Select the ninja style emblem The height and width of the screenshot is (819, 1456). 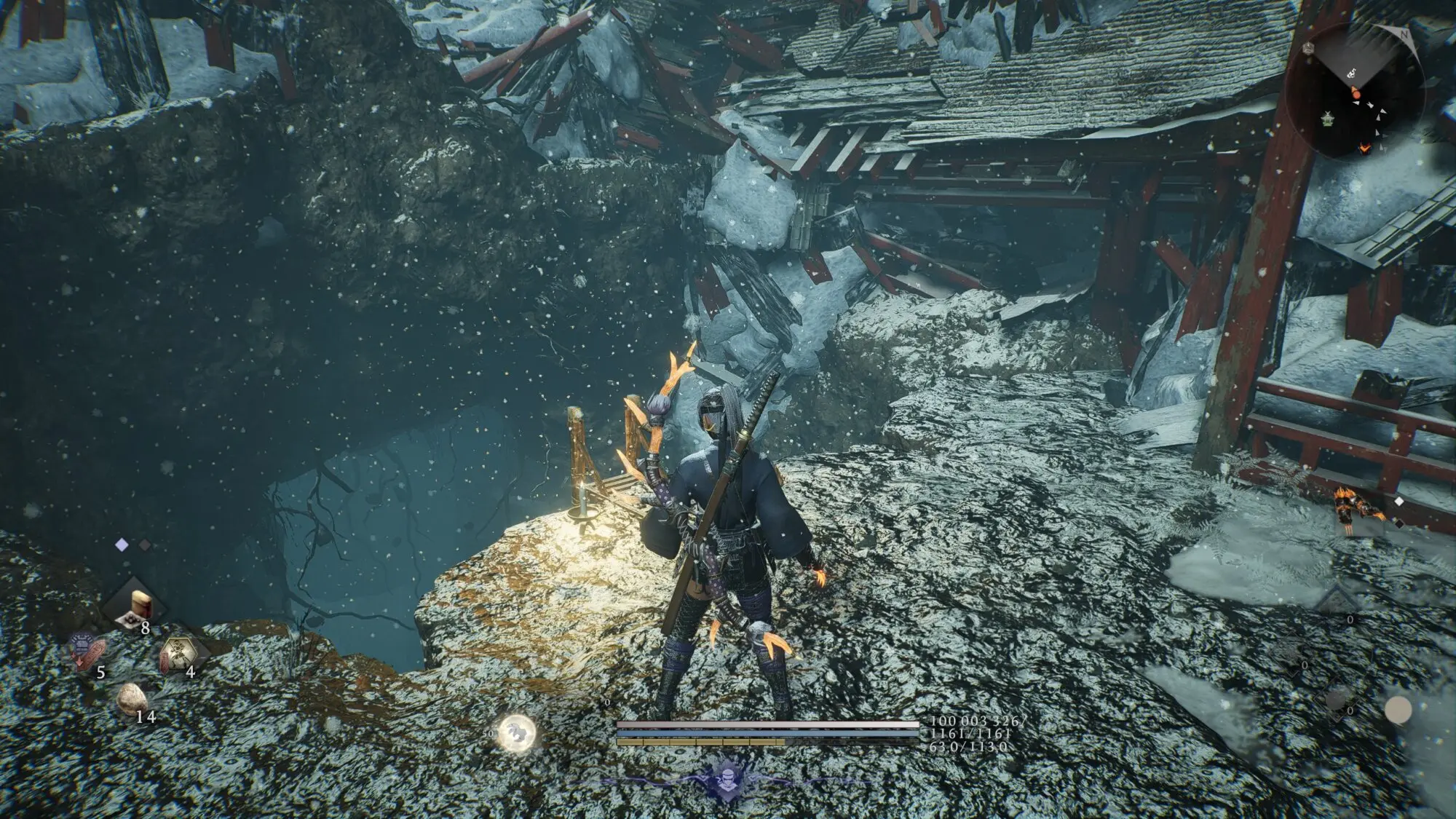728,778
